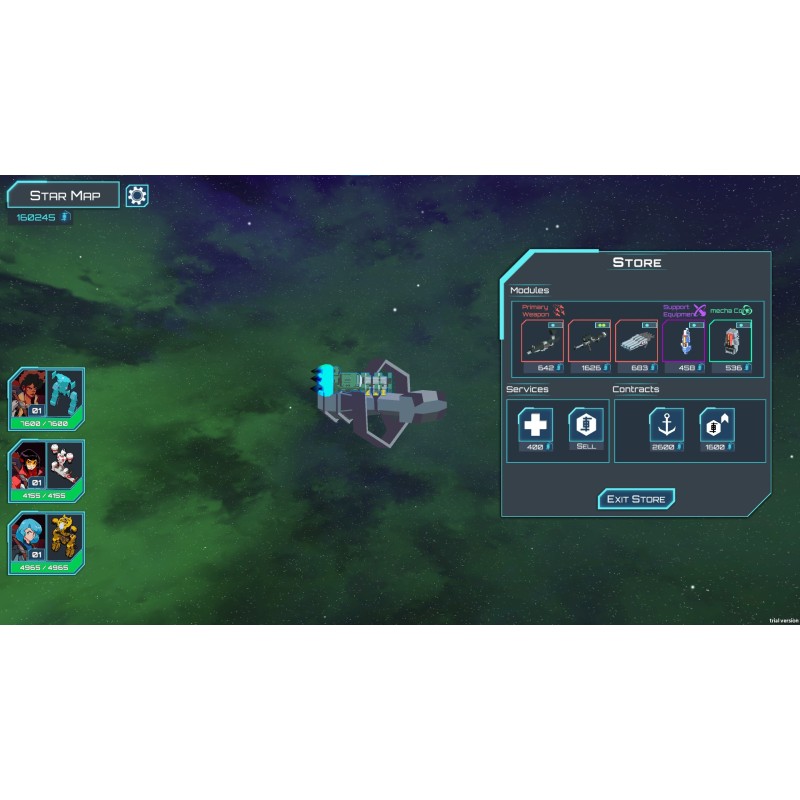Open settings with the gear icon
The image size is (800, 800).
137,195
